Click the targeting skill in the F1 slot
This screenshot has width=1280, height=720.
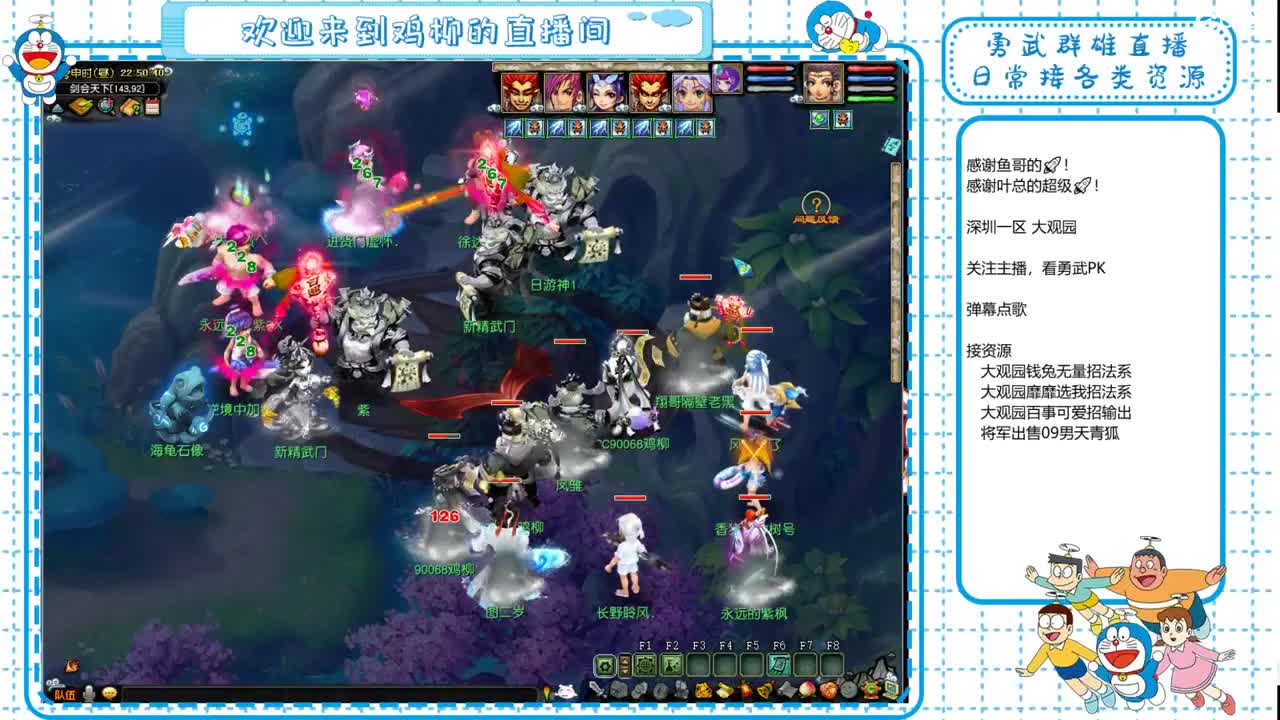click(x=644, y=665)
